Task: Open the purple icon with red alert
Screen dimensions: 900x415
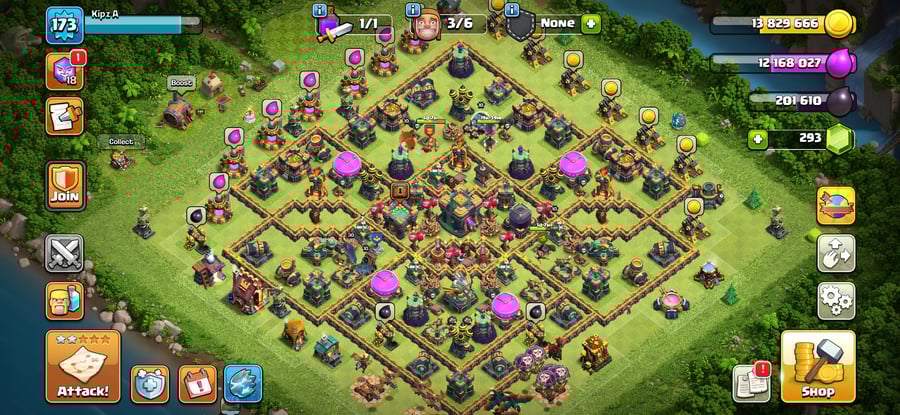Action: (65, 70)
